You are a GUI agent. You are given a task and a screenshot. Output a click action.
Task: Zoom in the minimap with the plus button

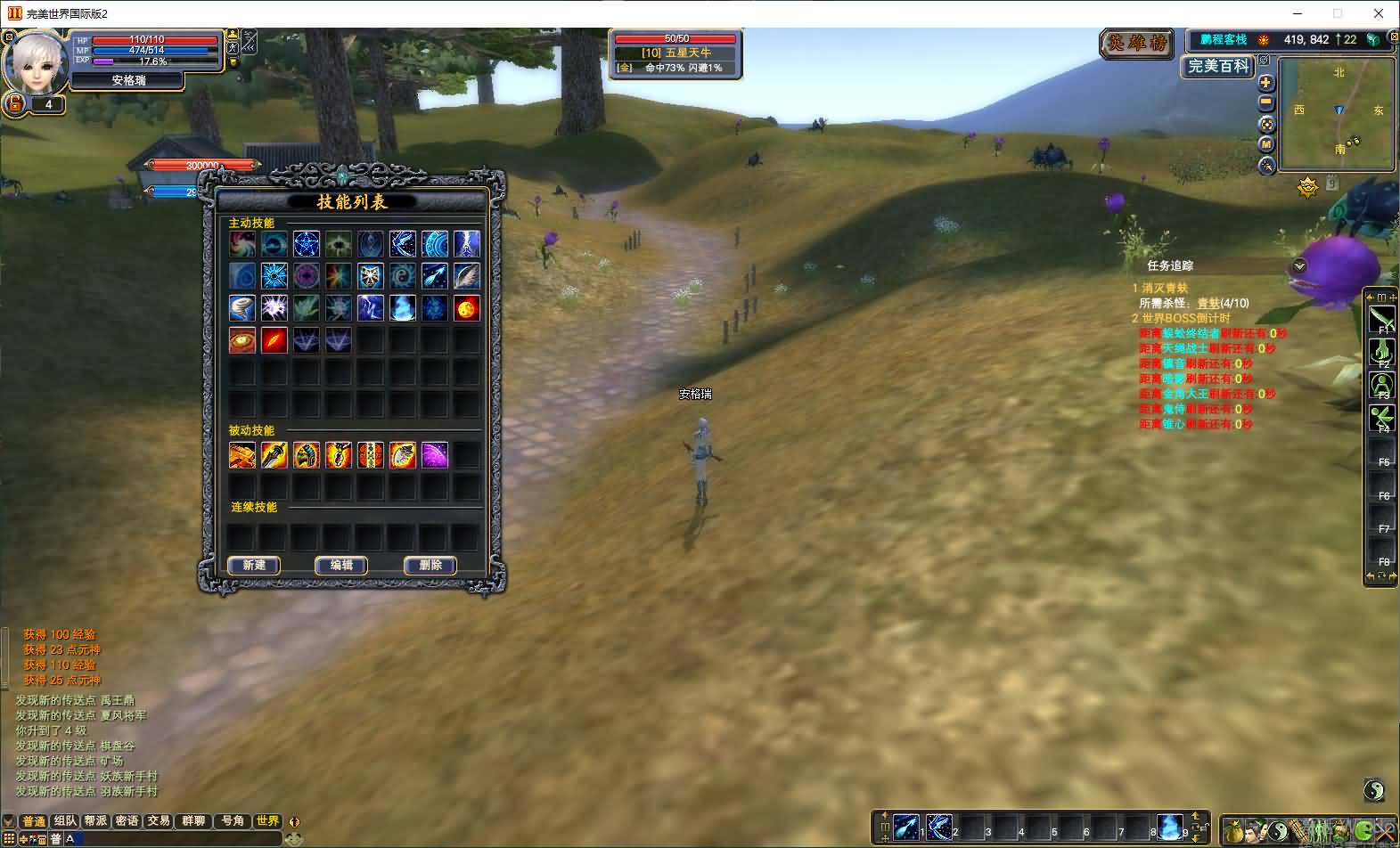(x=1266, y=83)
